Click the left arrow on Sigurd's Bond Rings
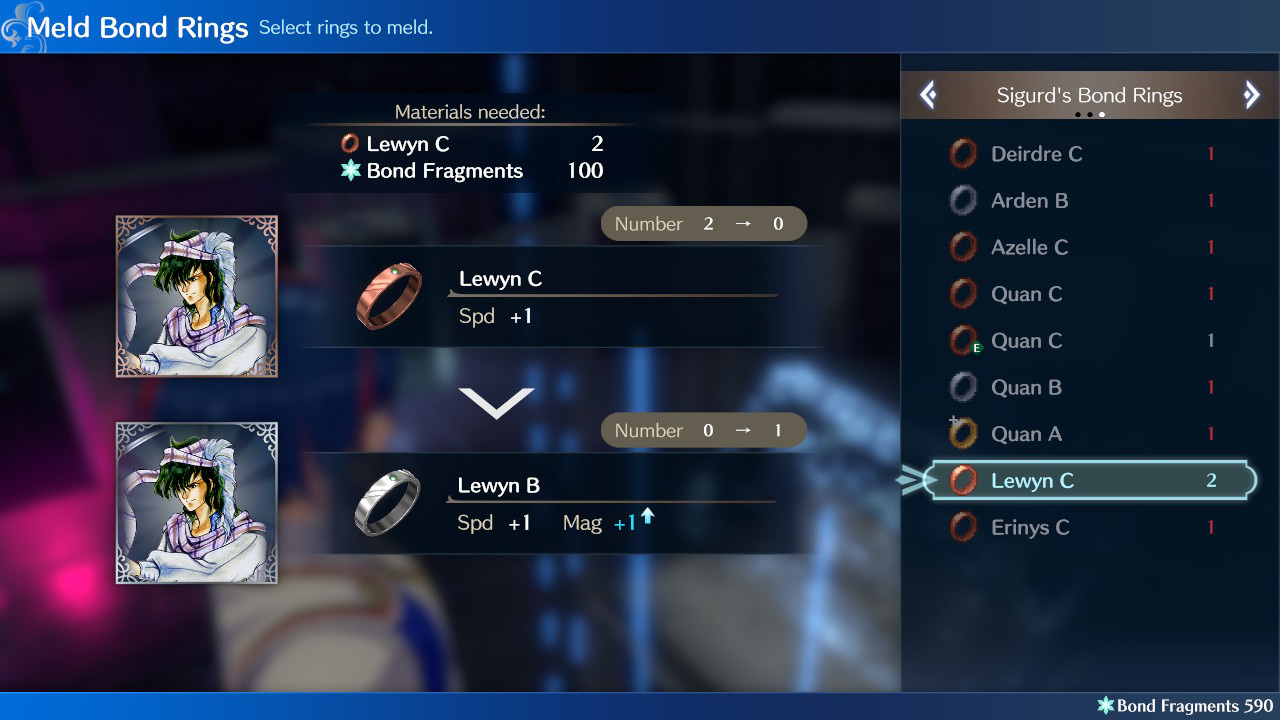Viewport: 1280px width, 720px height. tap(928, 94)
